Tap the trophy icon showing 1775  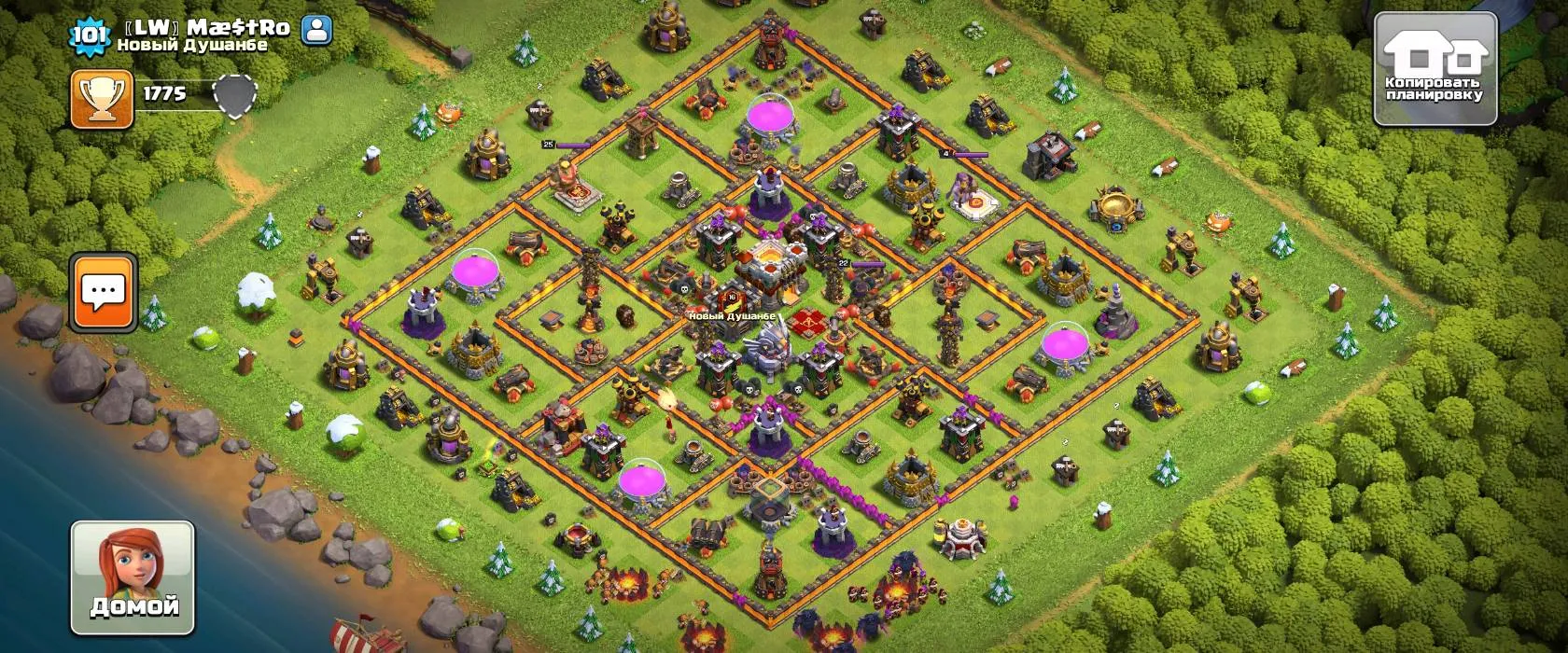click(101, 99)
